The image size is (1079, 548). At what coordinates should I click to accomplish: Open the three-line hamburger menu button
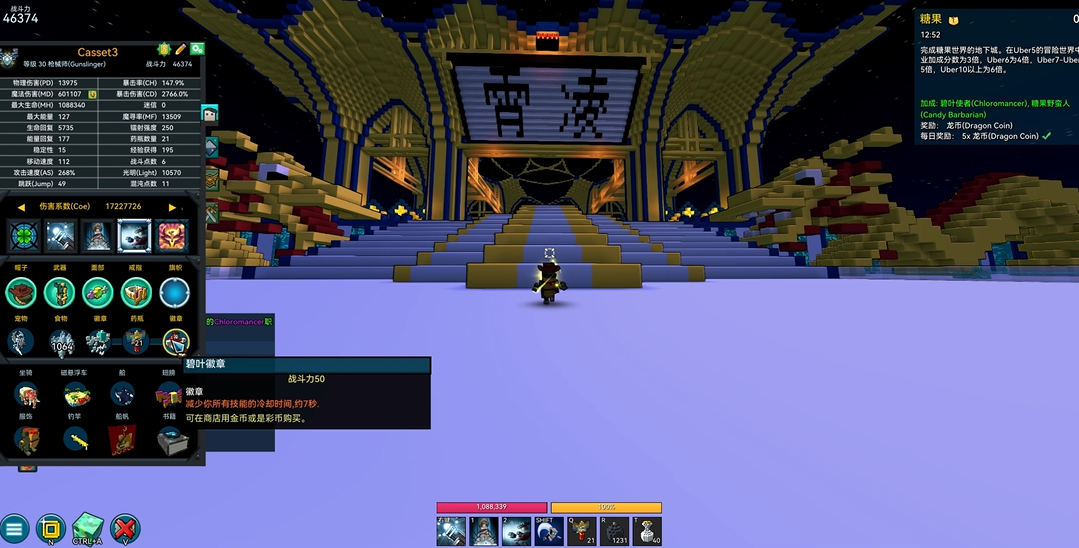(x=14, y=528)
